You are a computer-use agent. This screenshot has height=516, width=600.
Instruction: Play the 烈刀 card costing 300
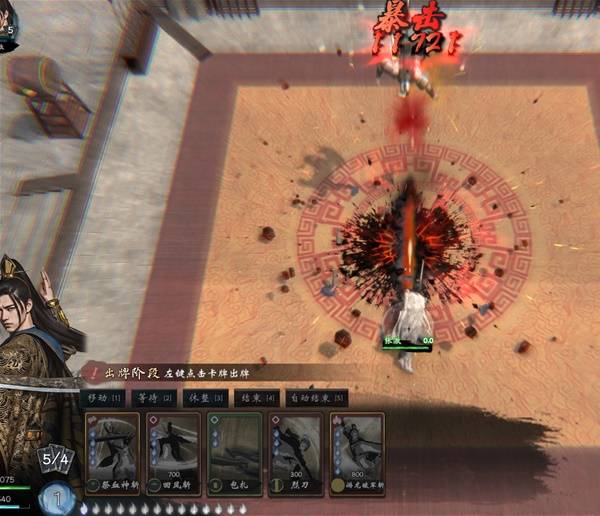(296, 454)
